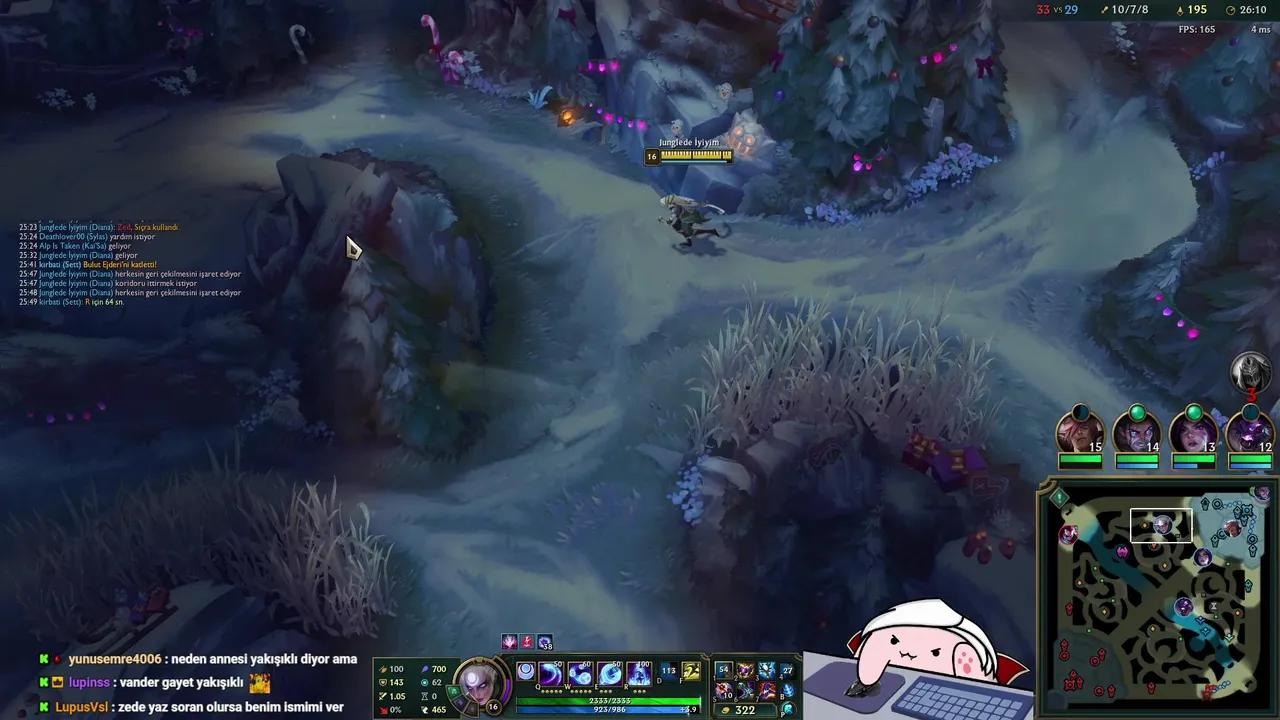Screen dimensions: 1280x720
Task: Click the leftmost buff icon above the ability bar
Action: point(509,641)
